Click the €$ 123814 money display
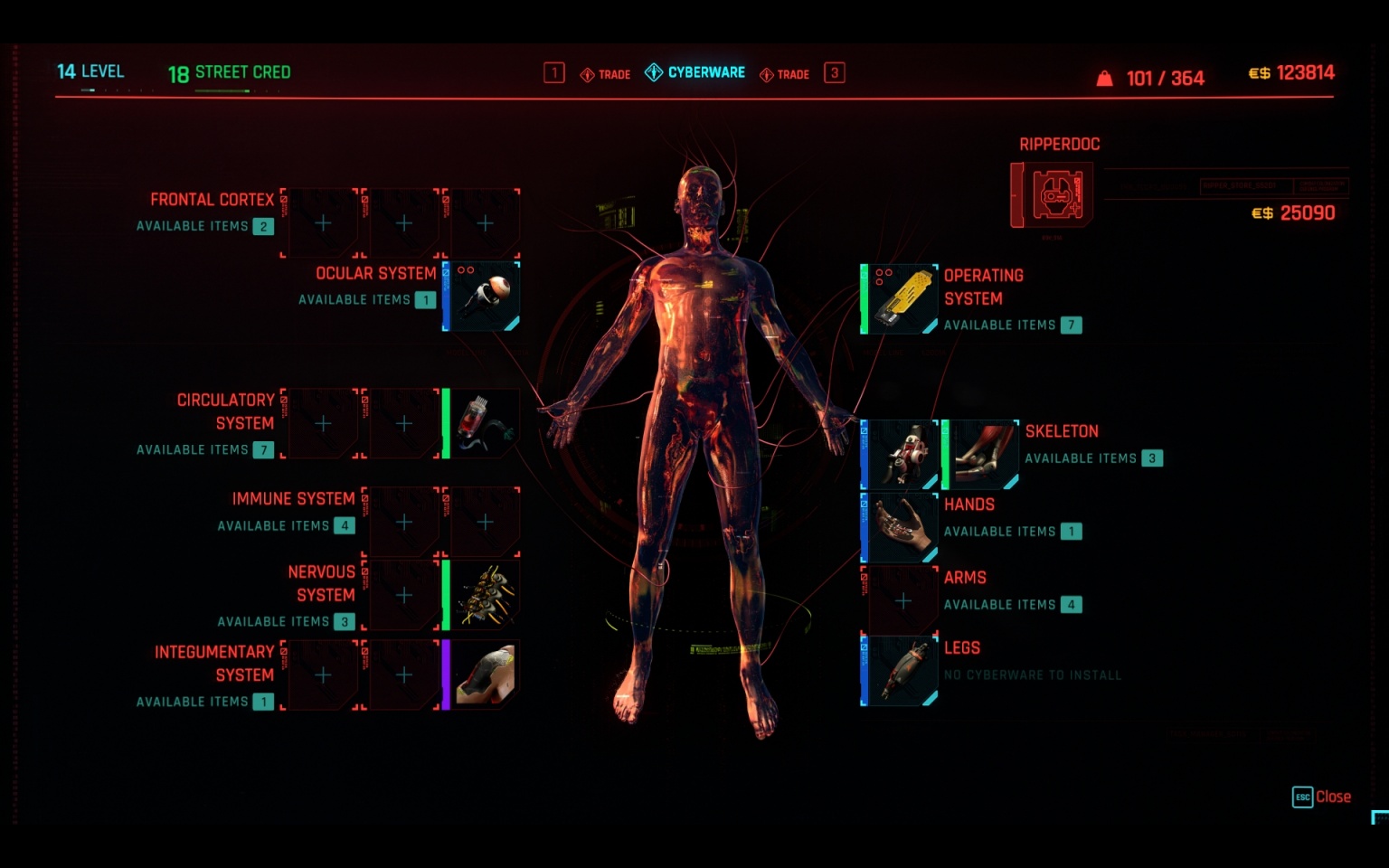Viewport: 1389px width, 868px height. coord(1291,72)
